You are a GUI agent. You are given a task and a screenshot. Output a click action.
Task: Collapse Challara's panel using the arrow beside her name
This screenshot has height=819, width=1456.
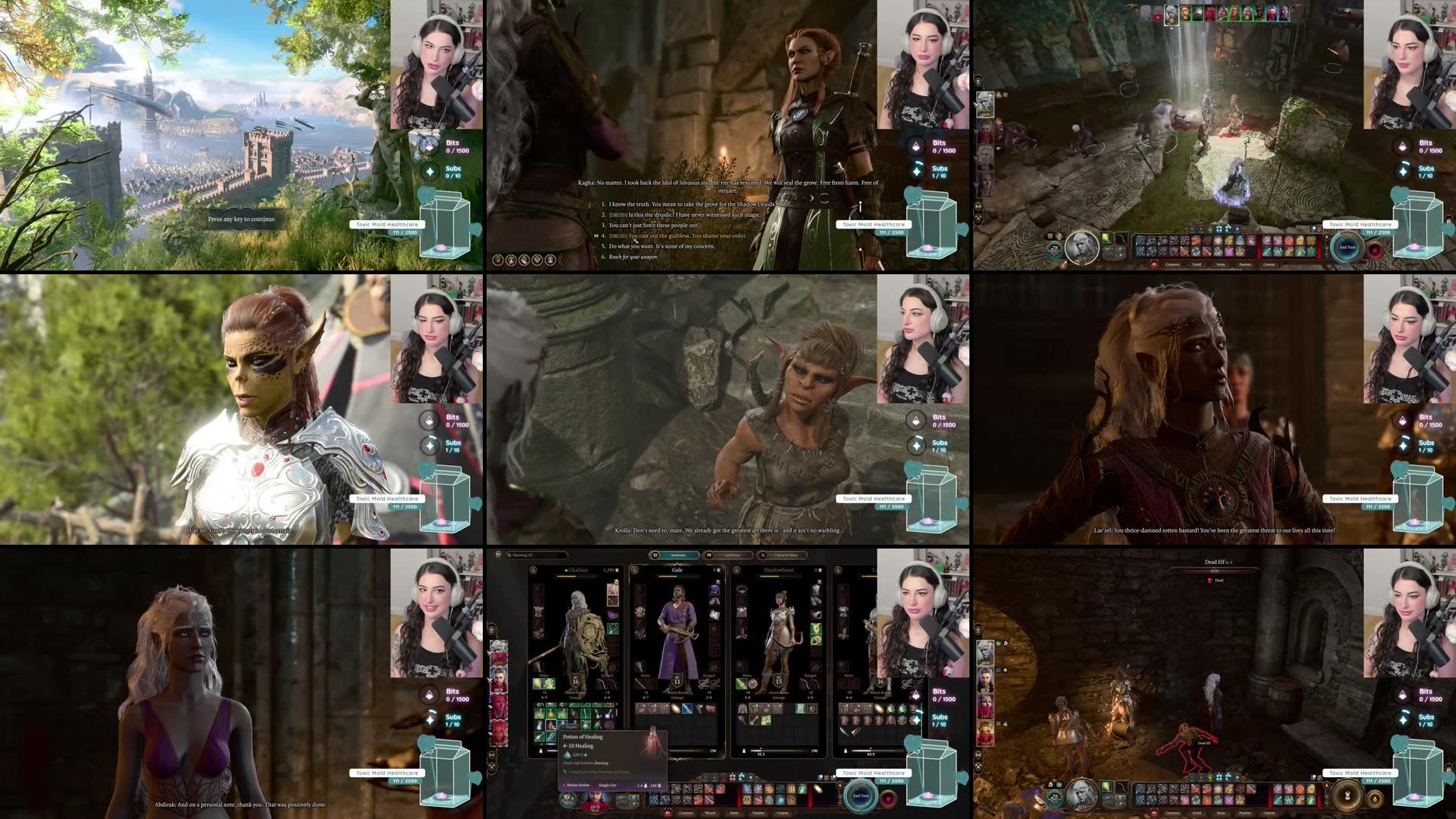pyautogui.click(x=566, y=570)
